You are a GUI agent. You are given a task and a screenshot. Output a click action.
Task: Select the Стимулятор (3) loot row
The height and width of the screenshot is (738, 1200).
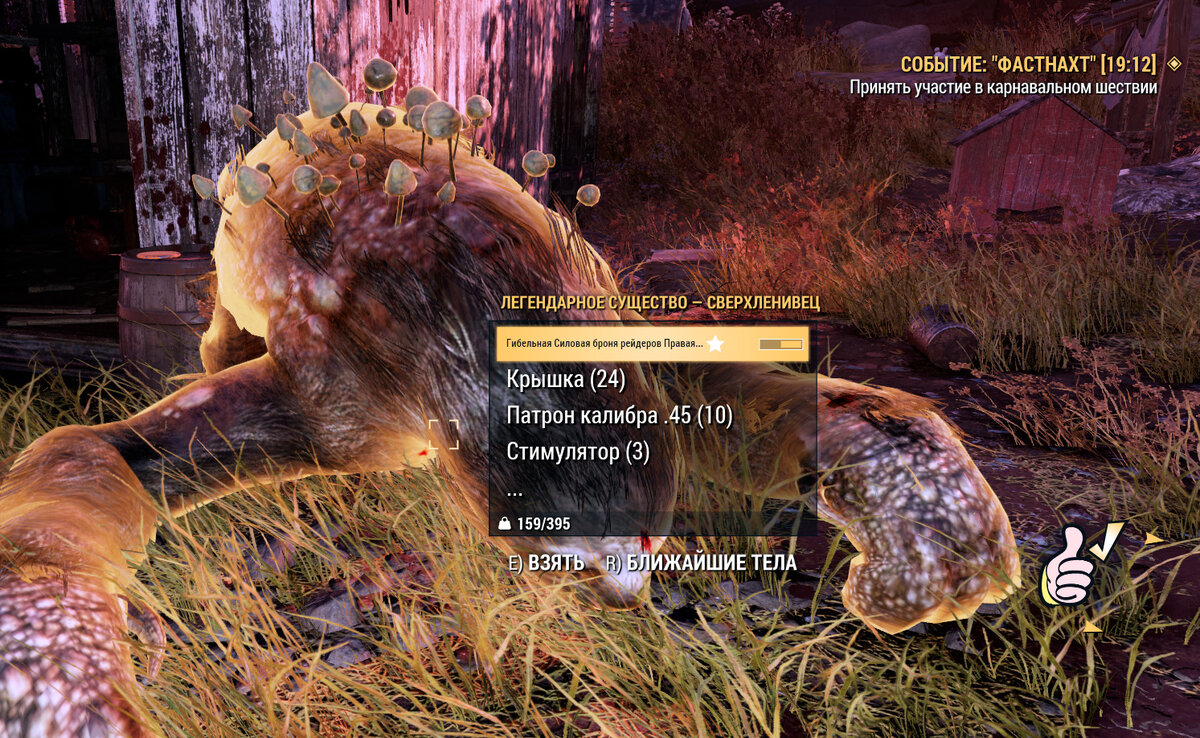[578, 452]
